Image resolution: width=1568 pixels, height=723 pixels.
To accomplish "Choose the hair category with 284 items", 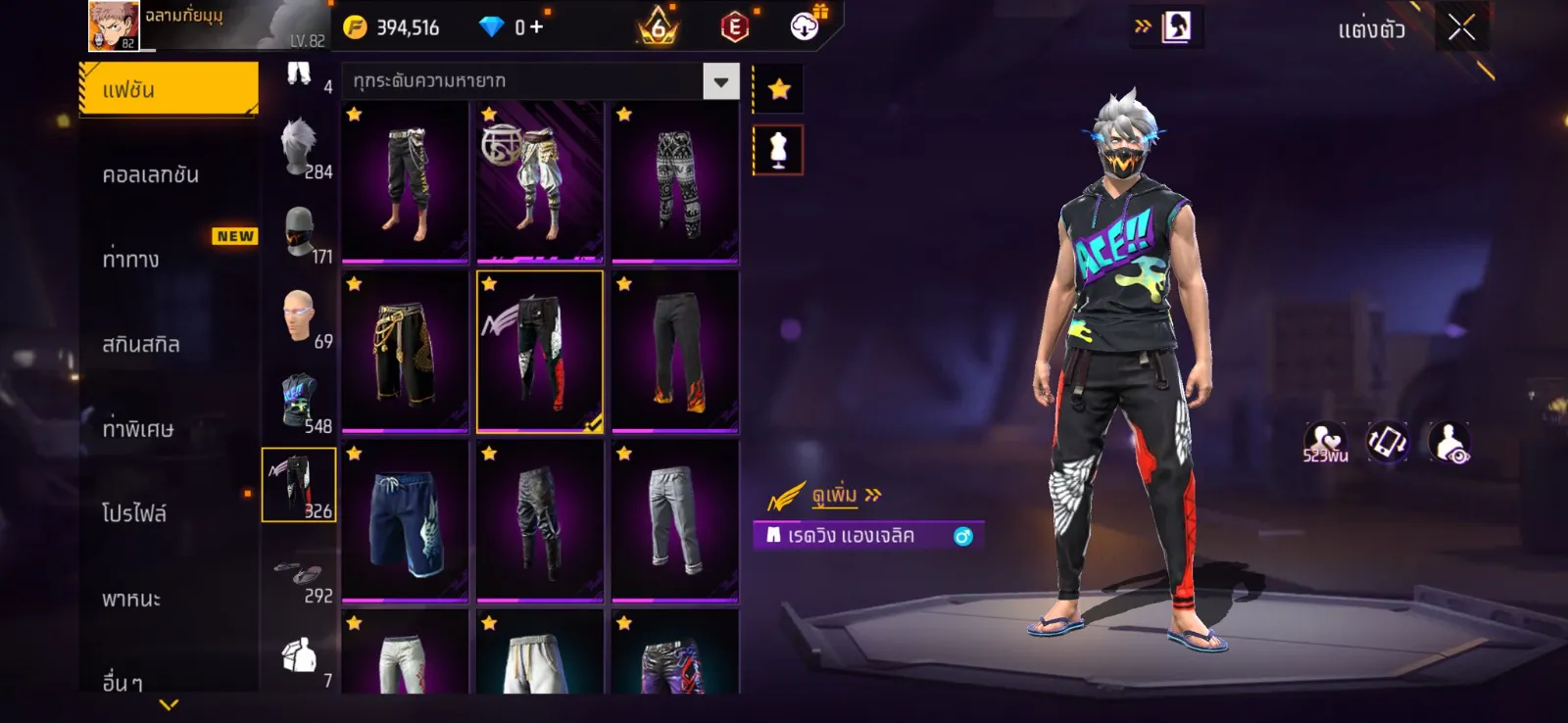I will click(x=300, y=149).
